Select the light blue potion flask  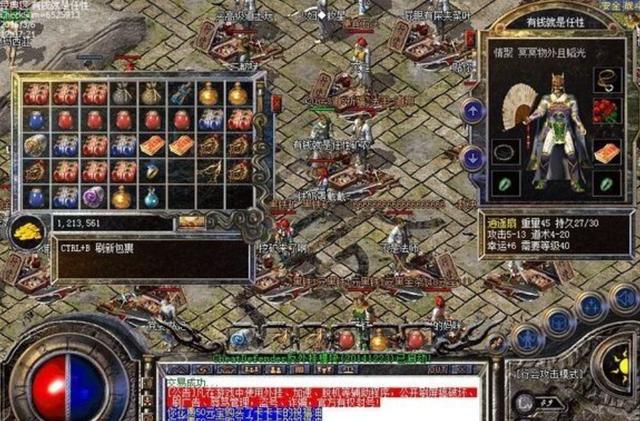[150, 197]
